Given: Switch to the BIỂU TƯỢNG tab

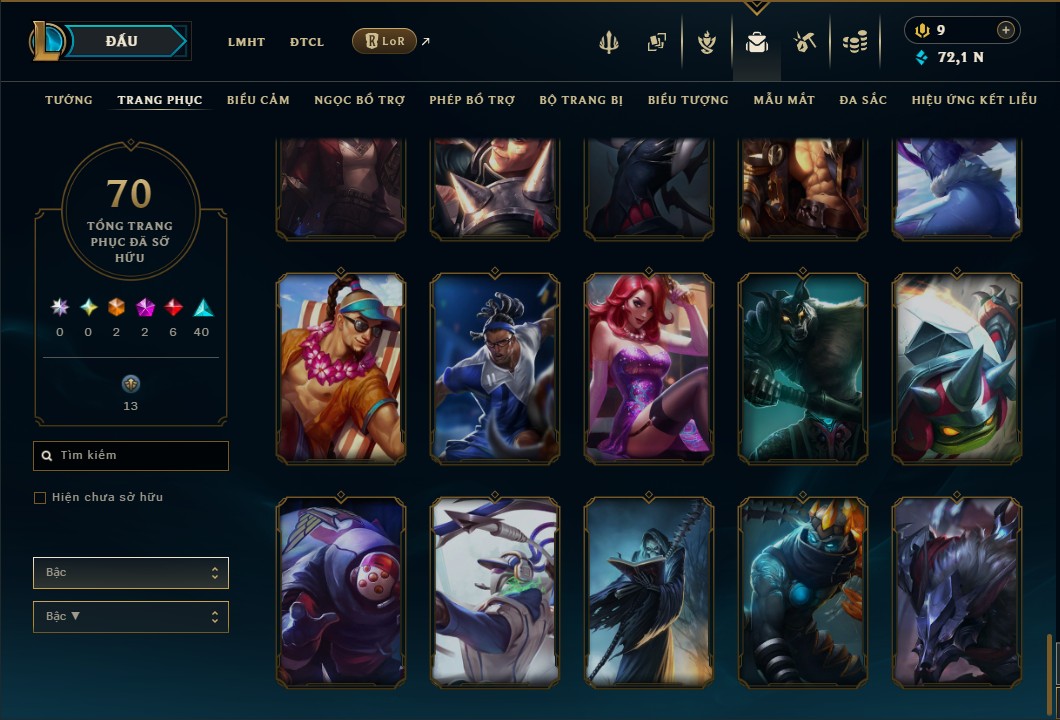Looking at the screenshot, I should coord(688,100).
